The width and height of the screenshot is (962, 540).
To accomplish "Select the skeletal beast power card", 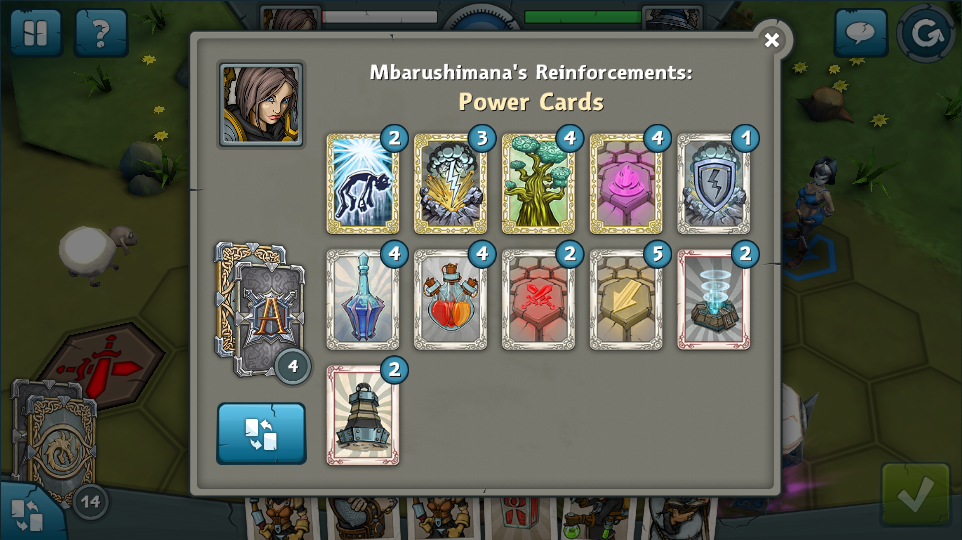I will click(362, 184).
